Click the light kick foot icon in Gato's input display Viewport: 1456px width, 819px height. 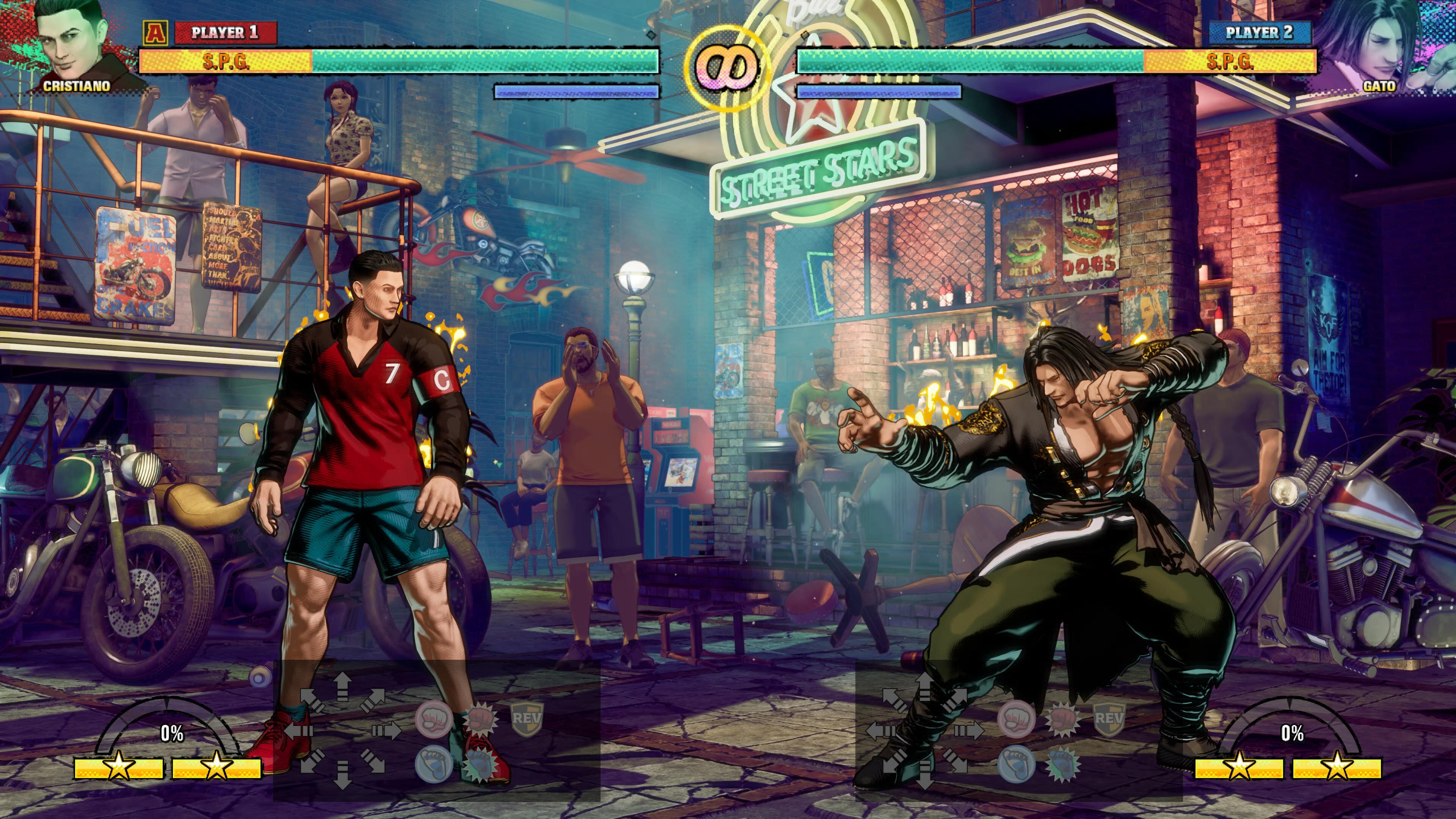click(1016, 763)
